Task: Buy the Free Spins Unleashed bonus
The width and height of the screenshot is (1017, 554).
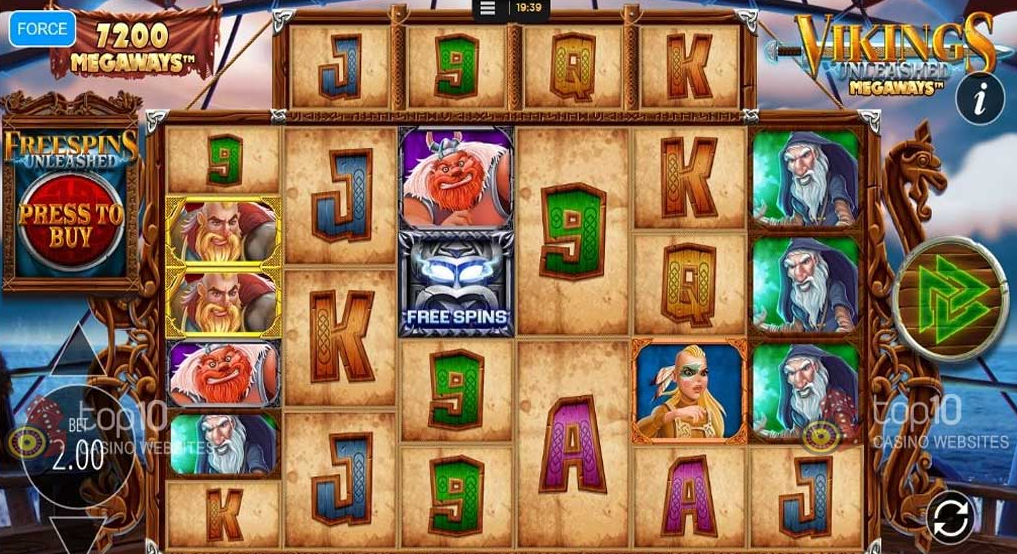Action: (71, 226)
